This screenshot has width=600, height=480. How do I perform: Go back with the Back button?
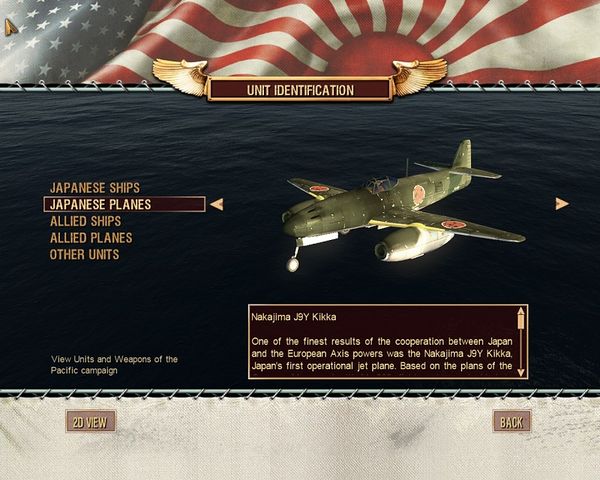(511, 422)
